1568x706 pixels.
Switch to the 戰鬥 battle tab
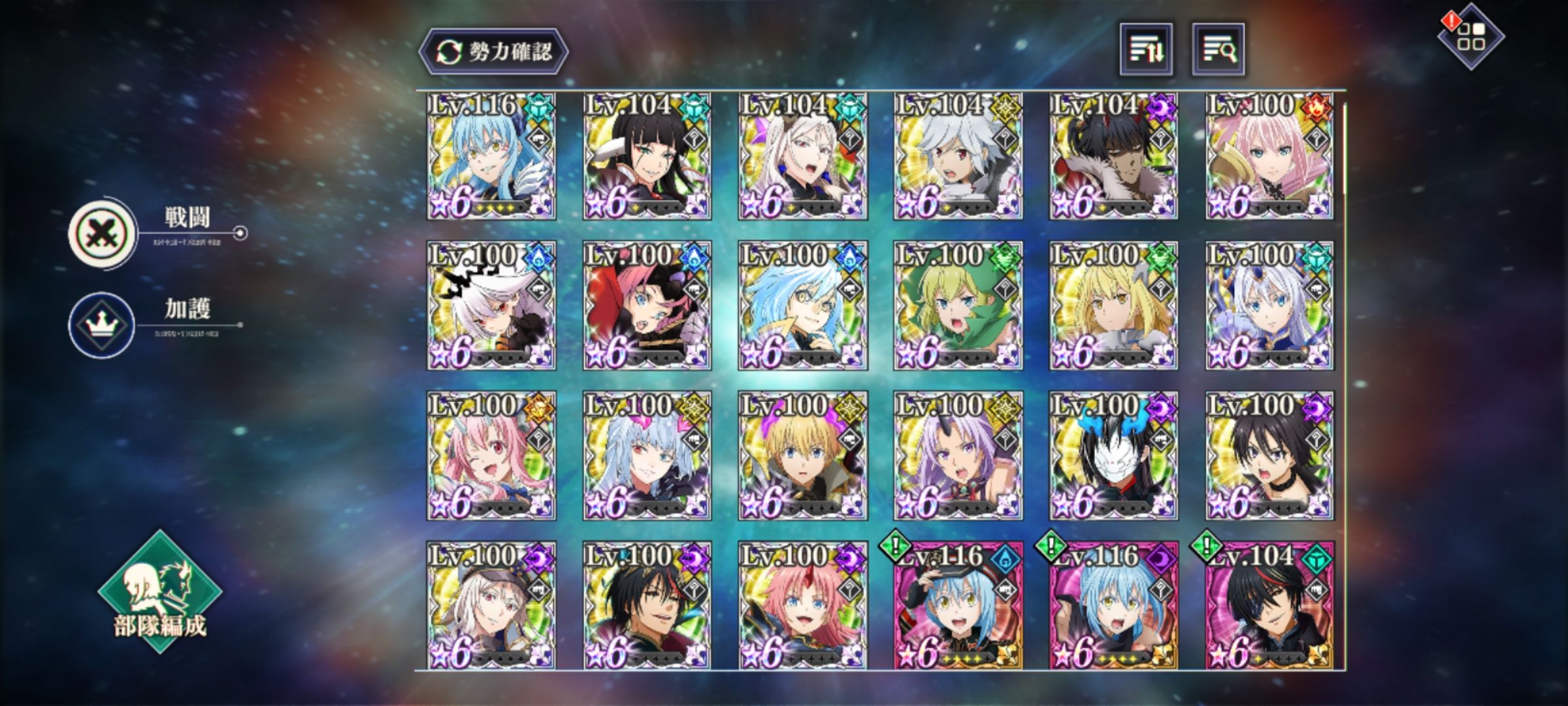tap(103, 232)
